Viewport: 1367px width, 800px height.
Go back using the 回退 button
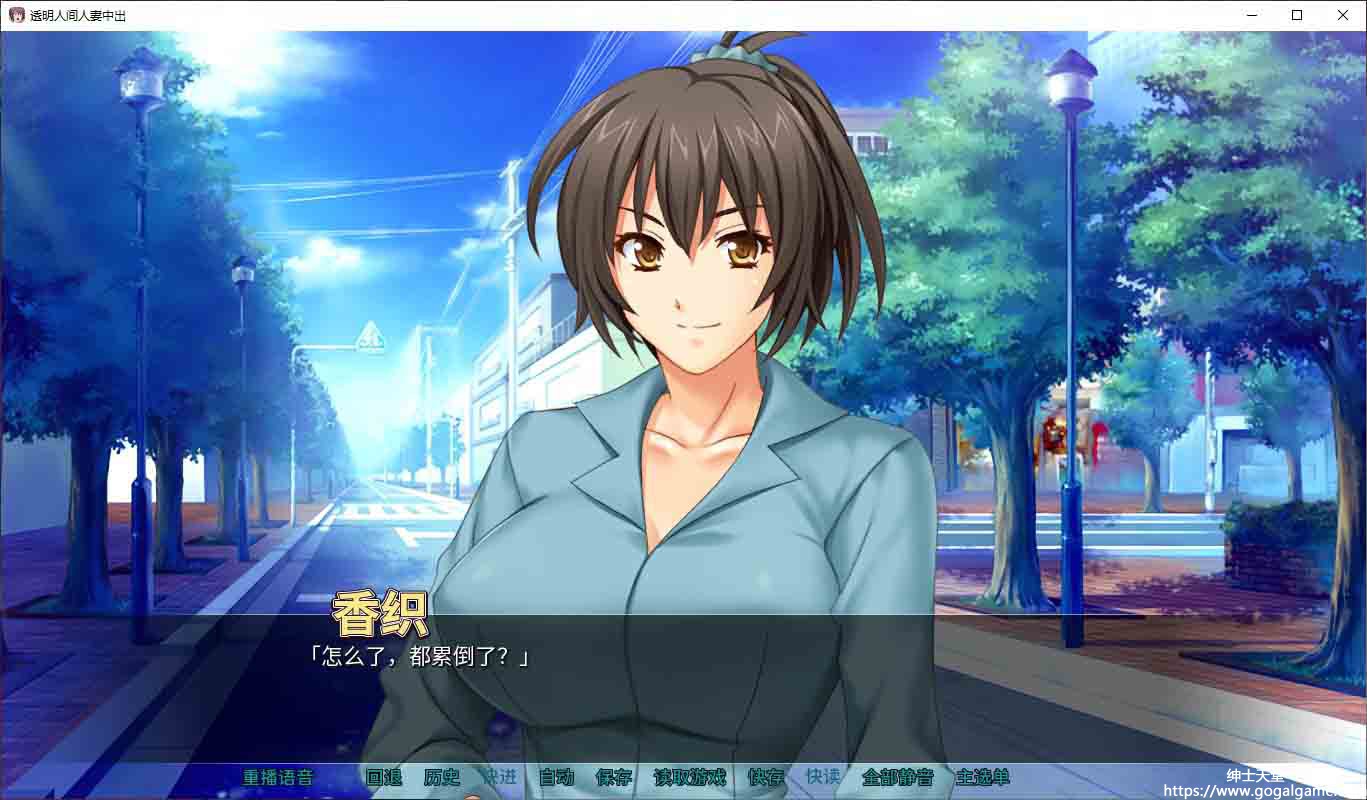383,777
